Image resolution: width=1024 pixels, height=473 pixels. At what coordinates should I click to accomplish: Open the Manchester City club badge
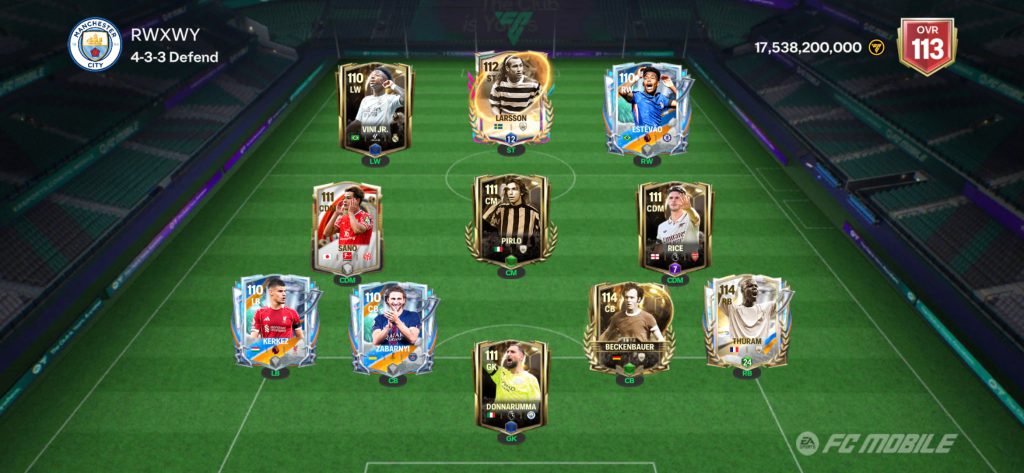click(x=94, y=45)
